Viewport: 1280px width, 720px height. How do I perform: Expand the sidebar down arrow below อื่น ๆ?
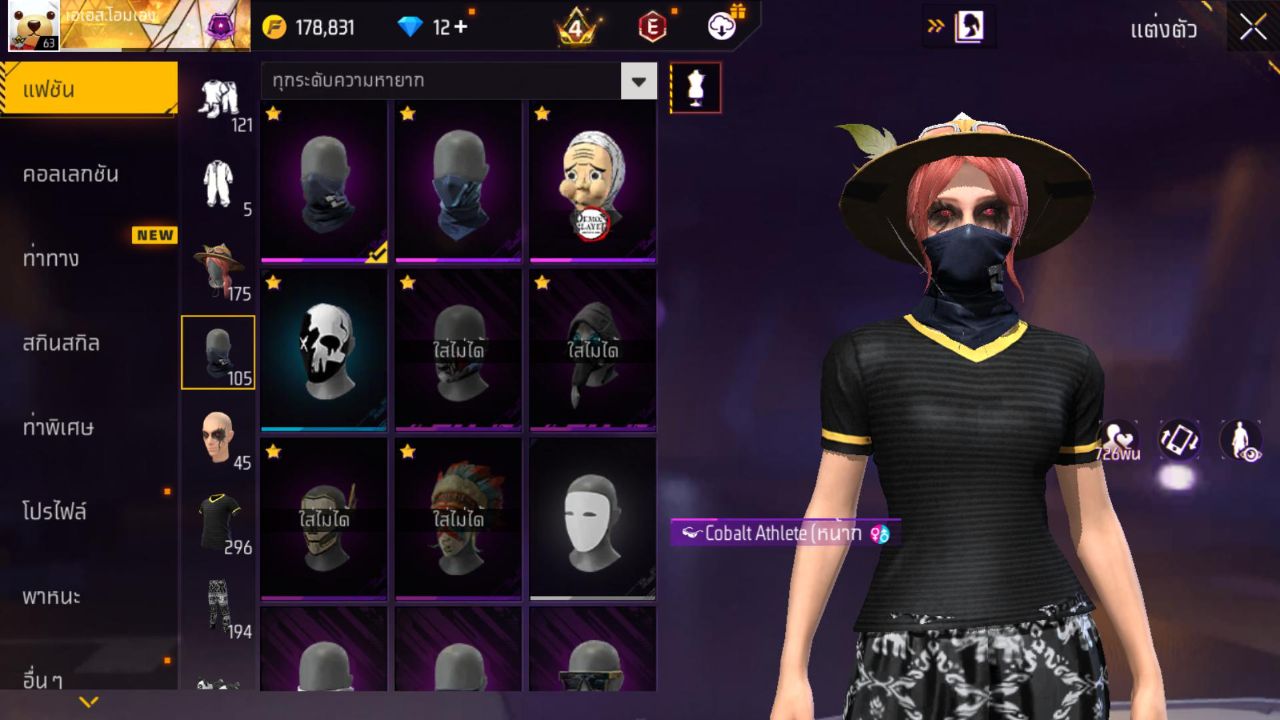point(89,703)
